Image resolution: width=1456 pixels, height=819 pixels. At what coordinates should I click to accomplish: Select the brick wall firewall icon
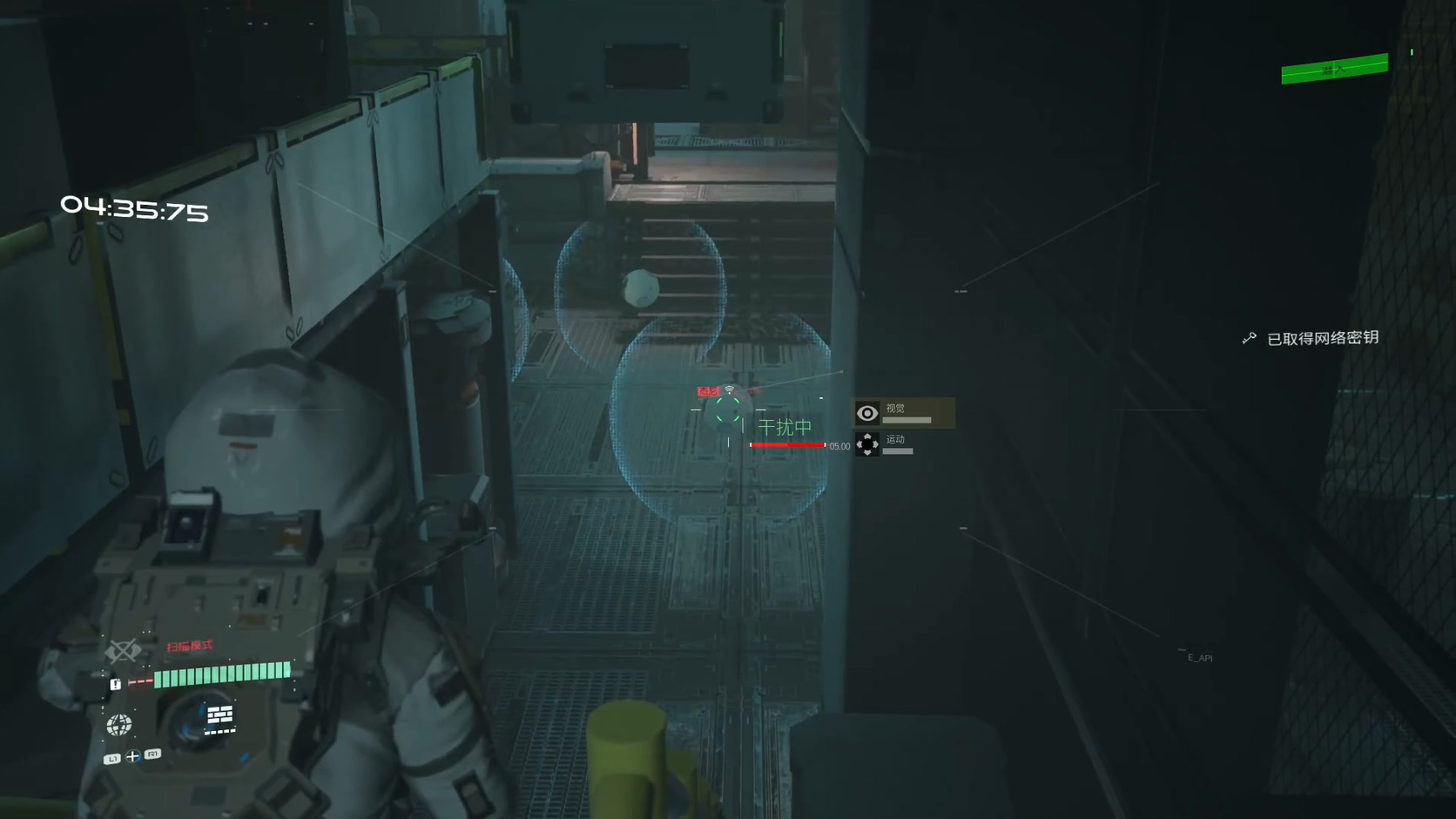[x=219, y=717]
